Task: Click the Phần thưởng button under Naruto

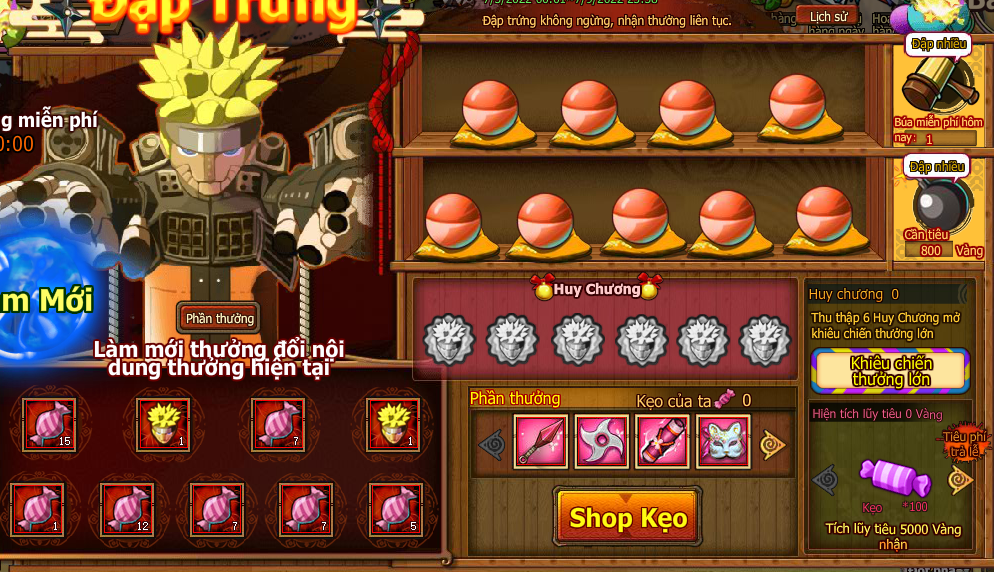Action: 219,318
